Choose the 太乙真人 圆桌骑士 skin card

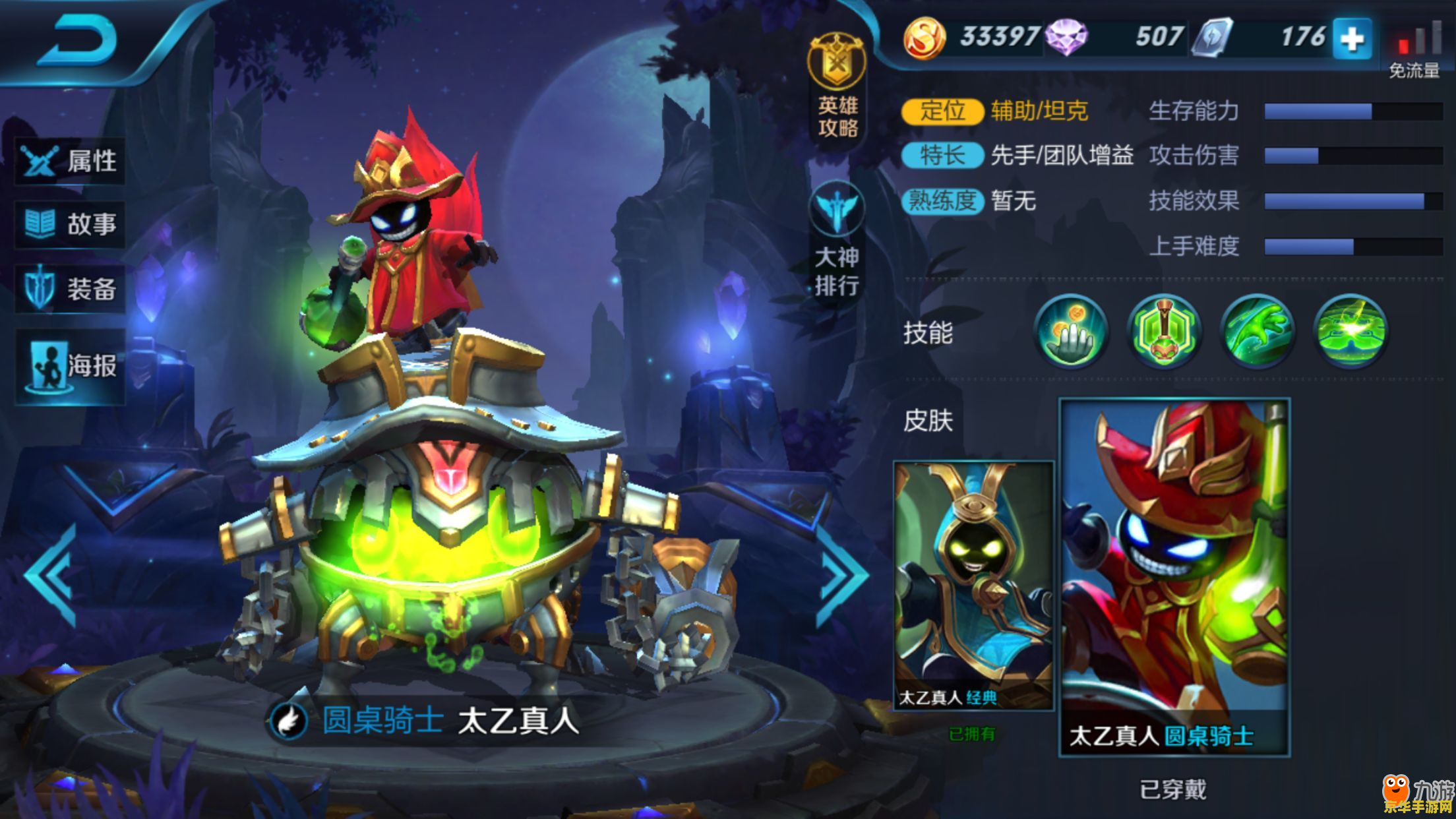[x=1174, y=577]
